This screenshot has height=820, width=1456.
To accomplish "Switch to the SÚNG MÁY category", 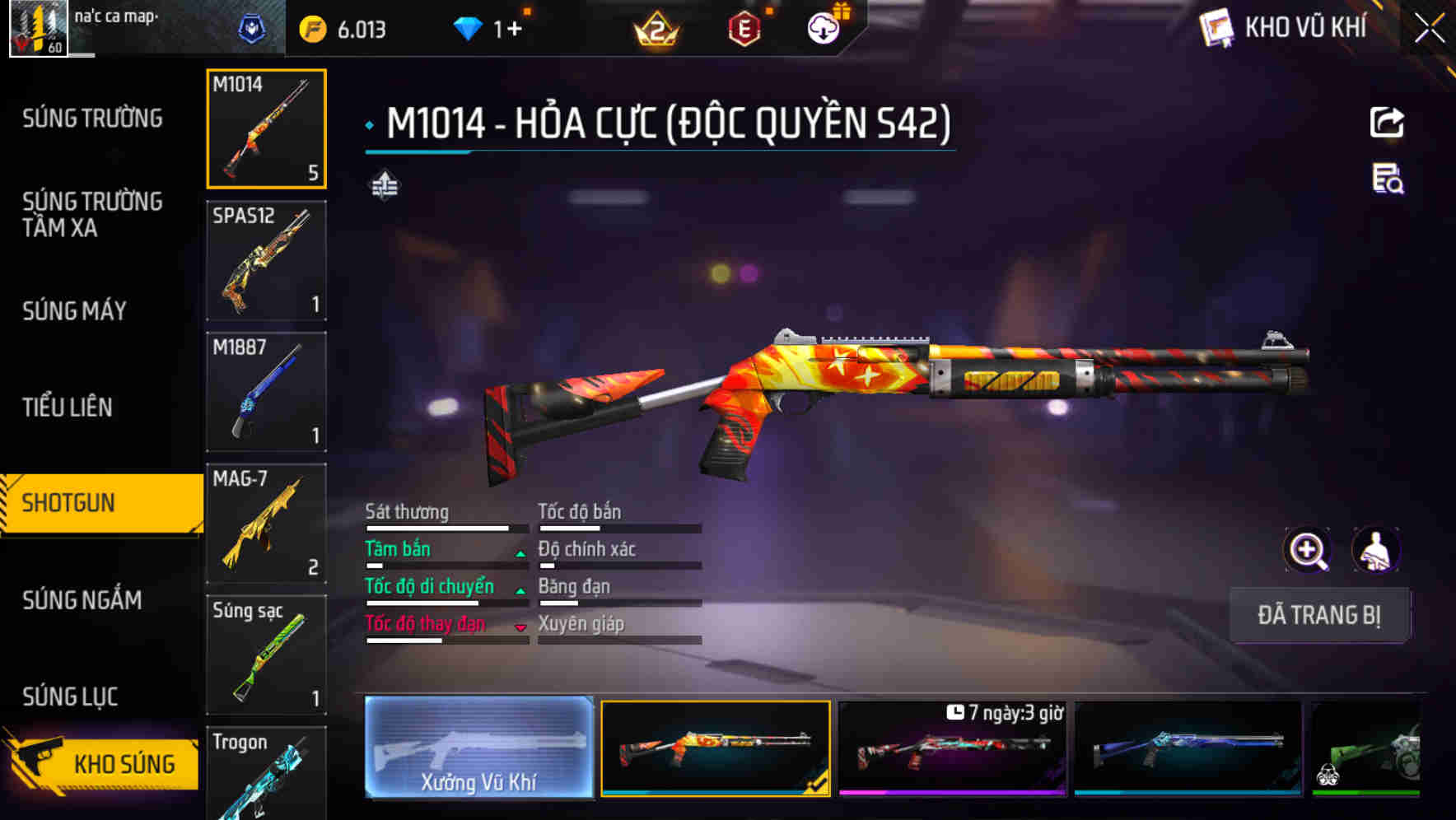I will point(74,310).
